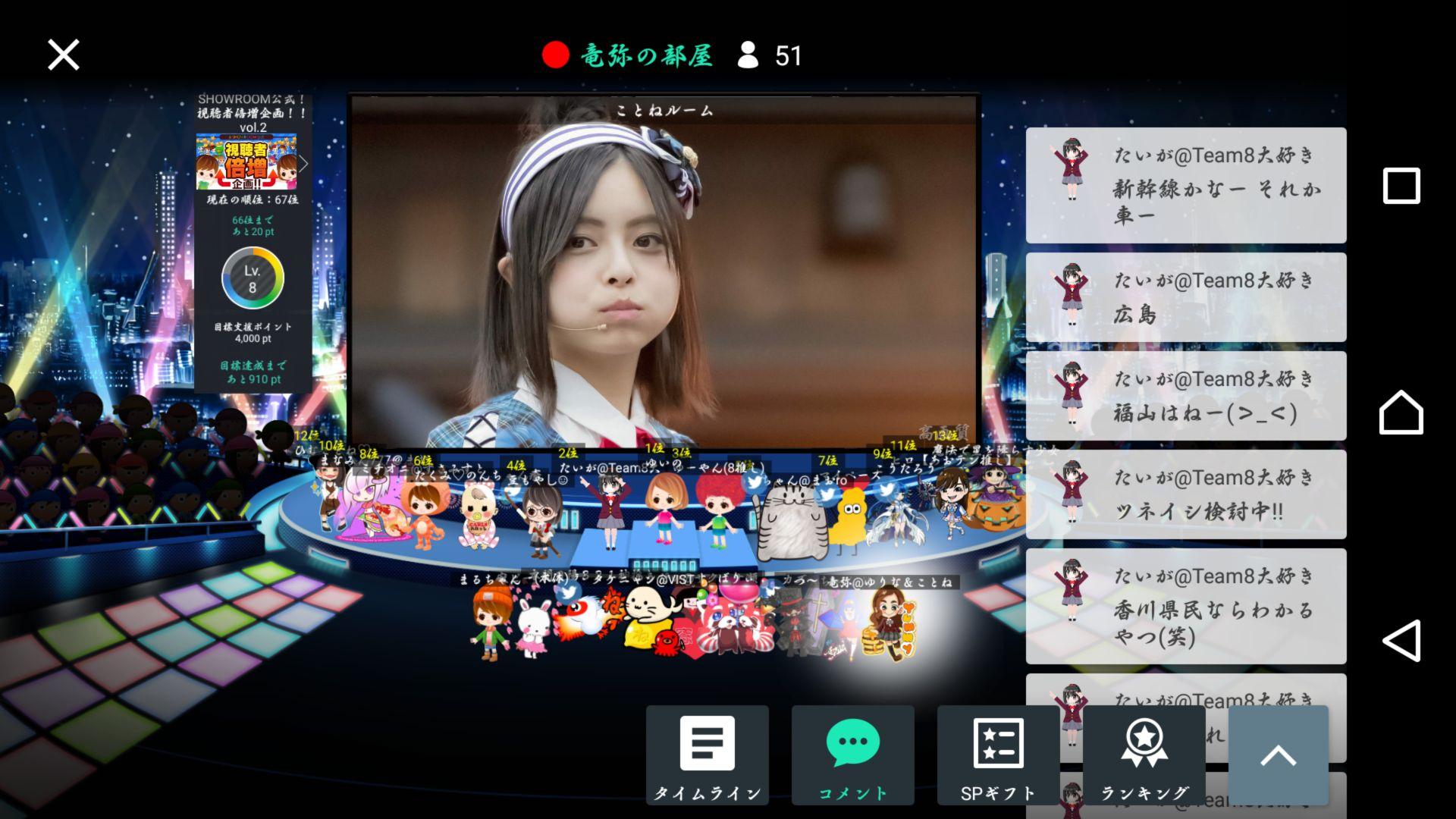
Task: Tap the viewer count person icon
Action: [x=748, y=55]
